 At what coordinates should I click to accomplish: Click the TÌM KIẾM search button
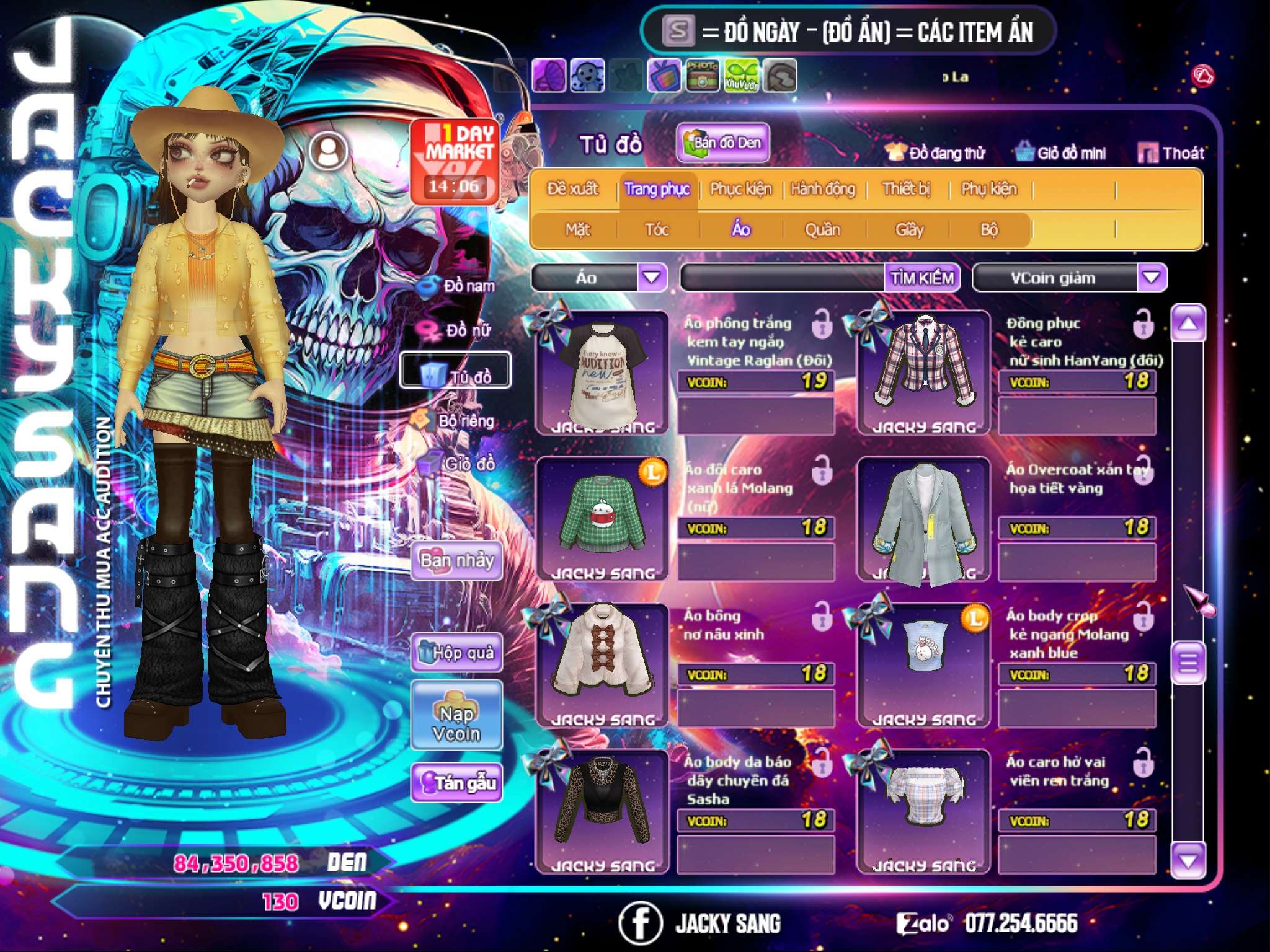pos(922,278)
